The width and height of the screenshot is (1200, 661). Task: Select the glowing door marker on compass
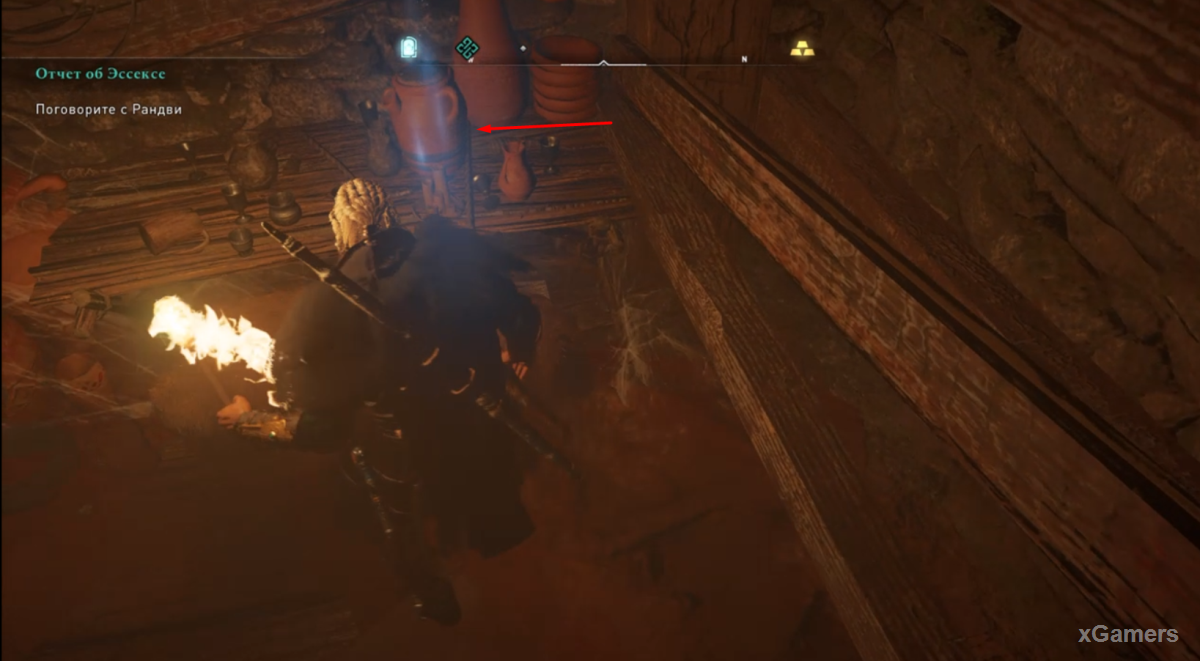pyautogui.click(x=407, y=46)
